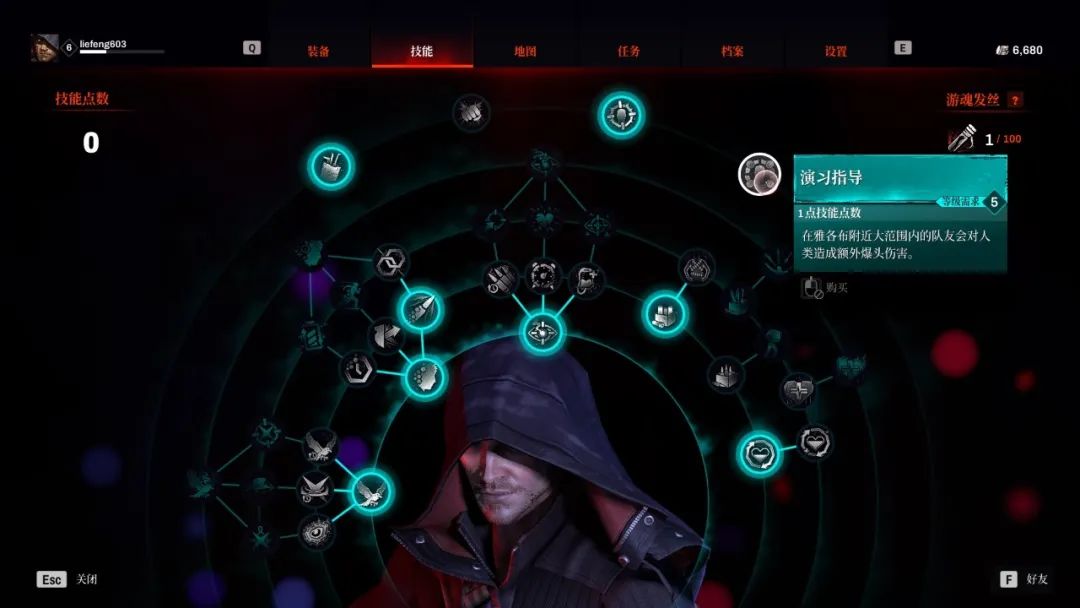1080x608 pixels.
Task: Choose the glowing eye skill node
Action: (542, 332)
